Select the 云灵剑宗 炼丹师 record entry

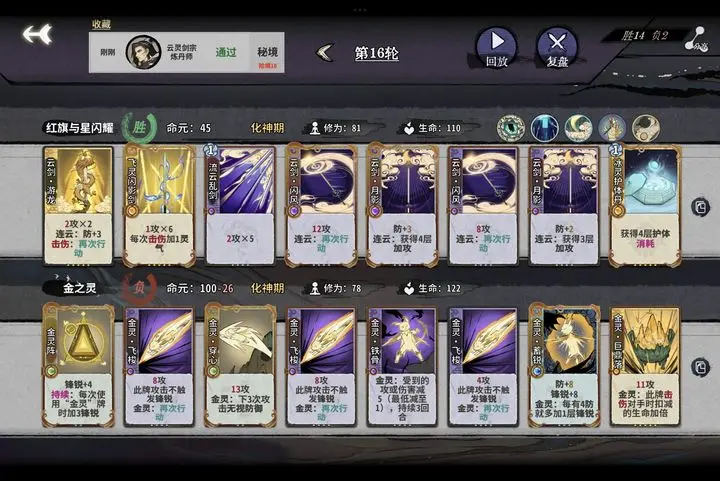tap(187, 52)
